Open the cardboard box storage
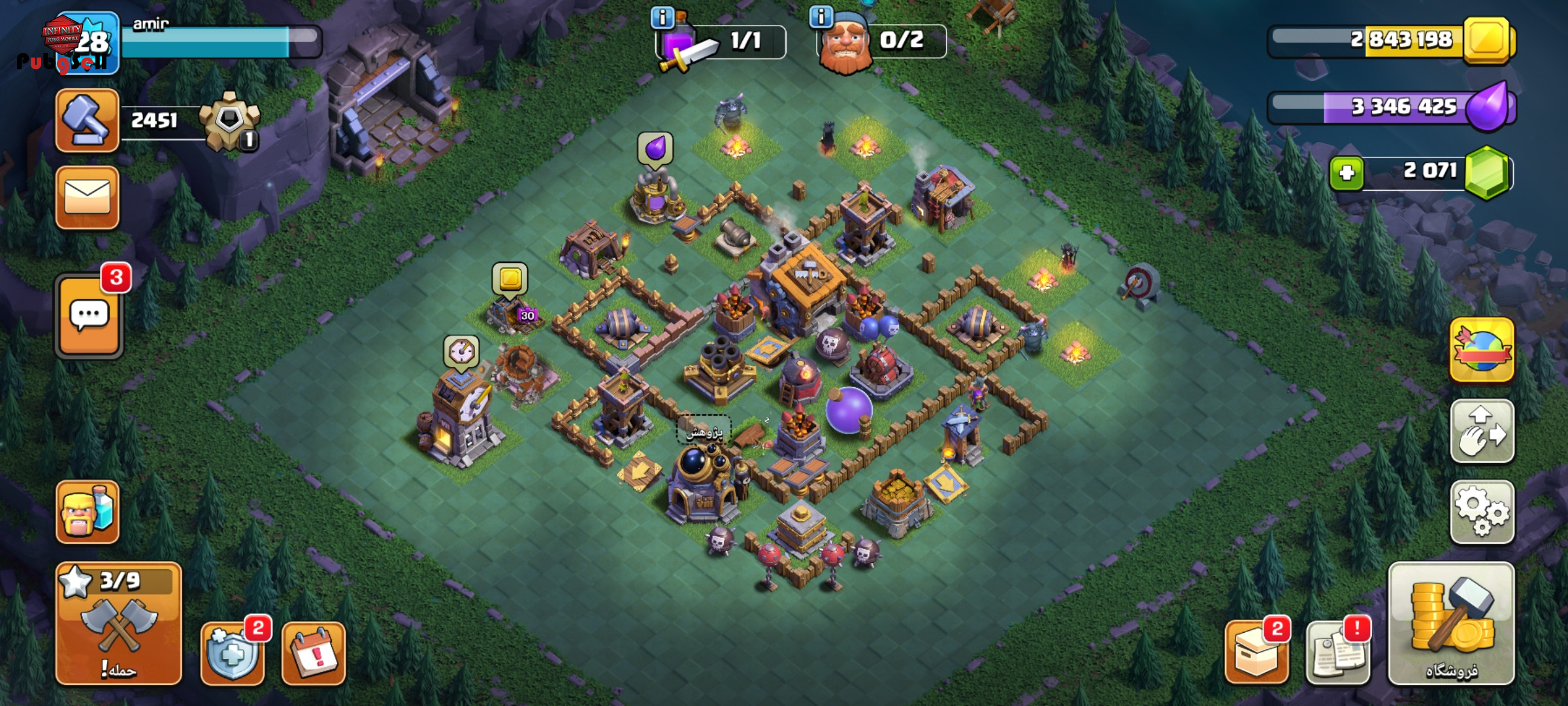The width and height of the screenshot is (1568, 706). [x=1256, y=653]
